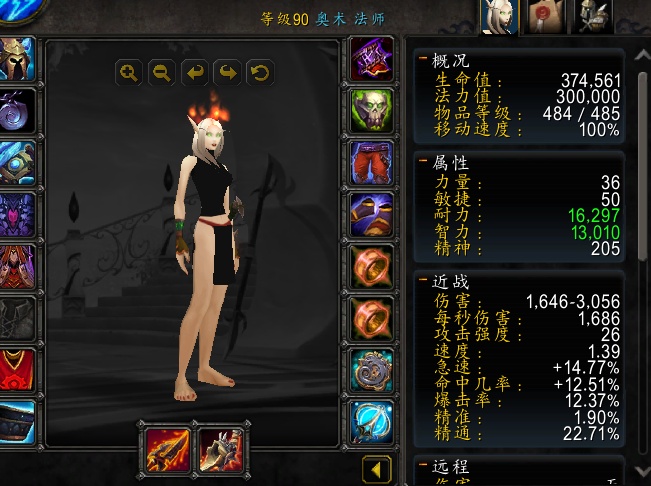Select the blue orb trinket slot
This screenshot has width=651, height=486.
click(x=371, y=422)
